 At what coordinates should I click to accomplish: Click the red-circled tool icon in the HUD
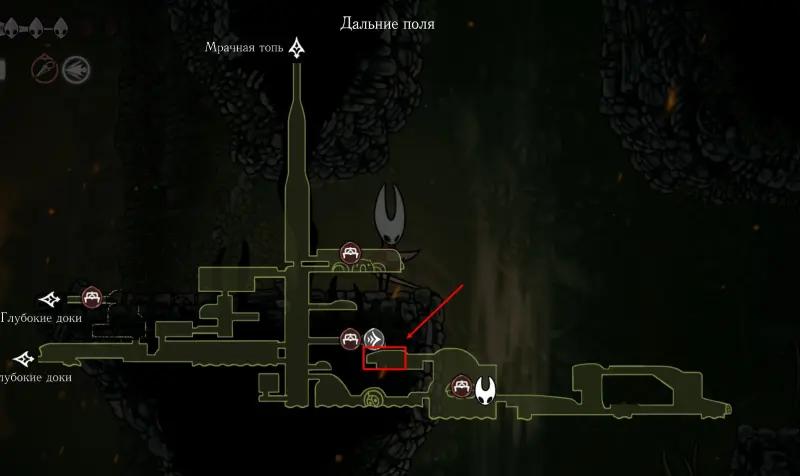tap(44, 67)
